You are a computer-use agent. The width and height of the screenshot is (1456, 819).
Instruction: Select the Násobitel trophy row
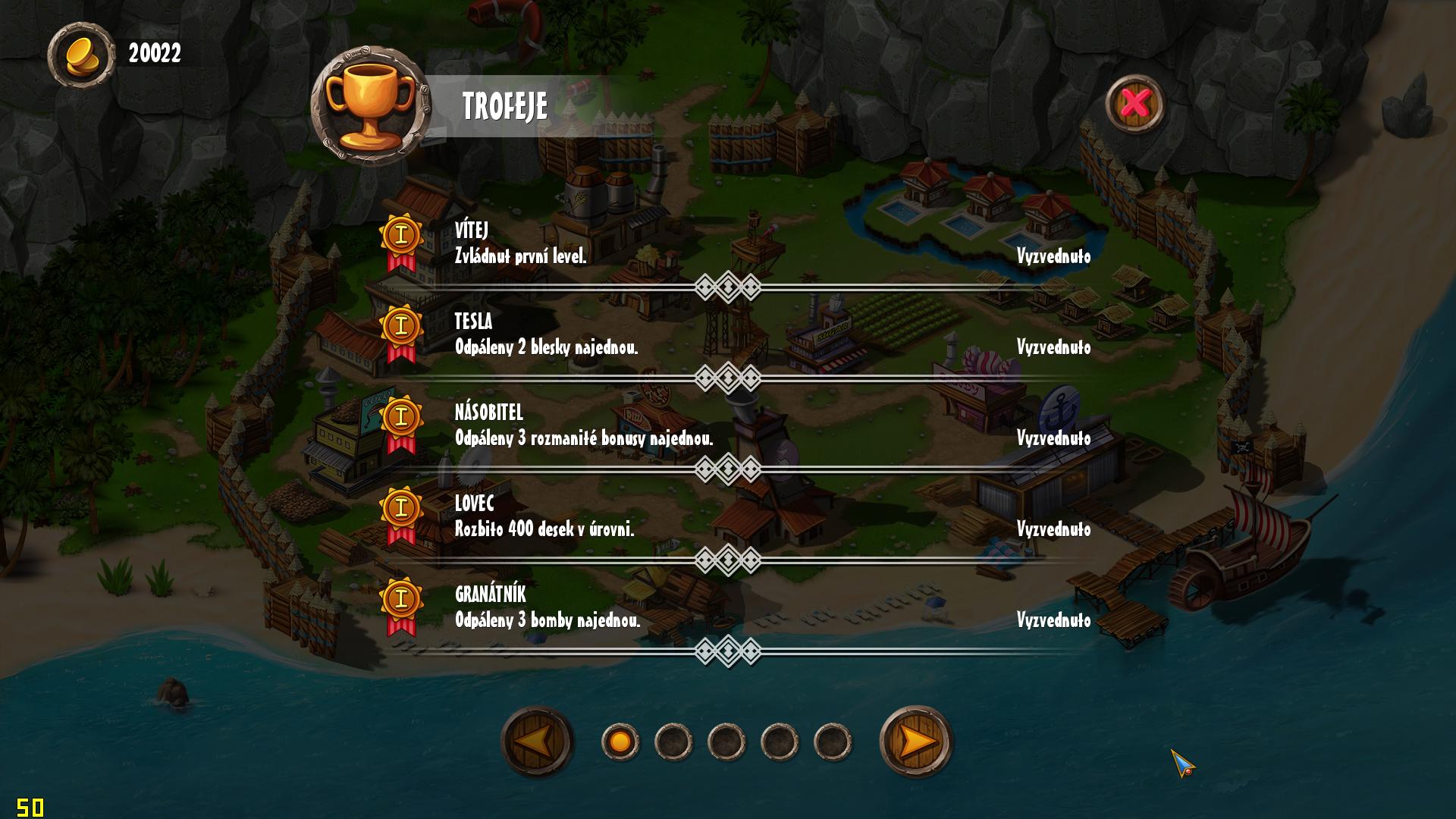pyautogui.click(x=728, y=426)
